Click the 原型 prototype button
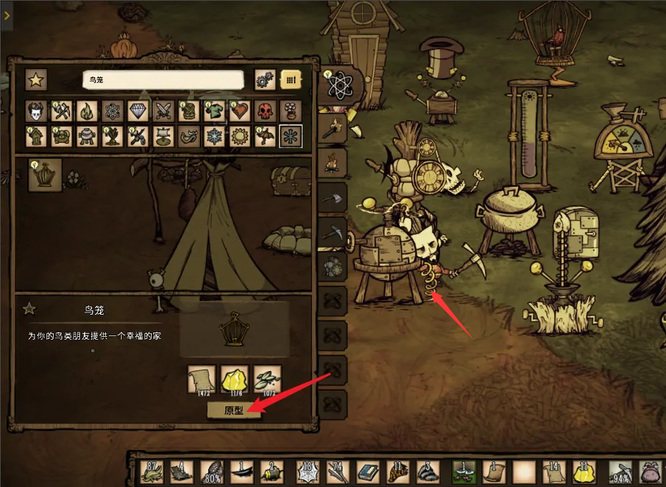Image resolution: width=666 pixels, height=487 pixels. click(x=233, y=410)
